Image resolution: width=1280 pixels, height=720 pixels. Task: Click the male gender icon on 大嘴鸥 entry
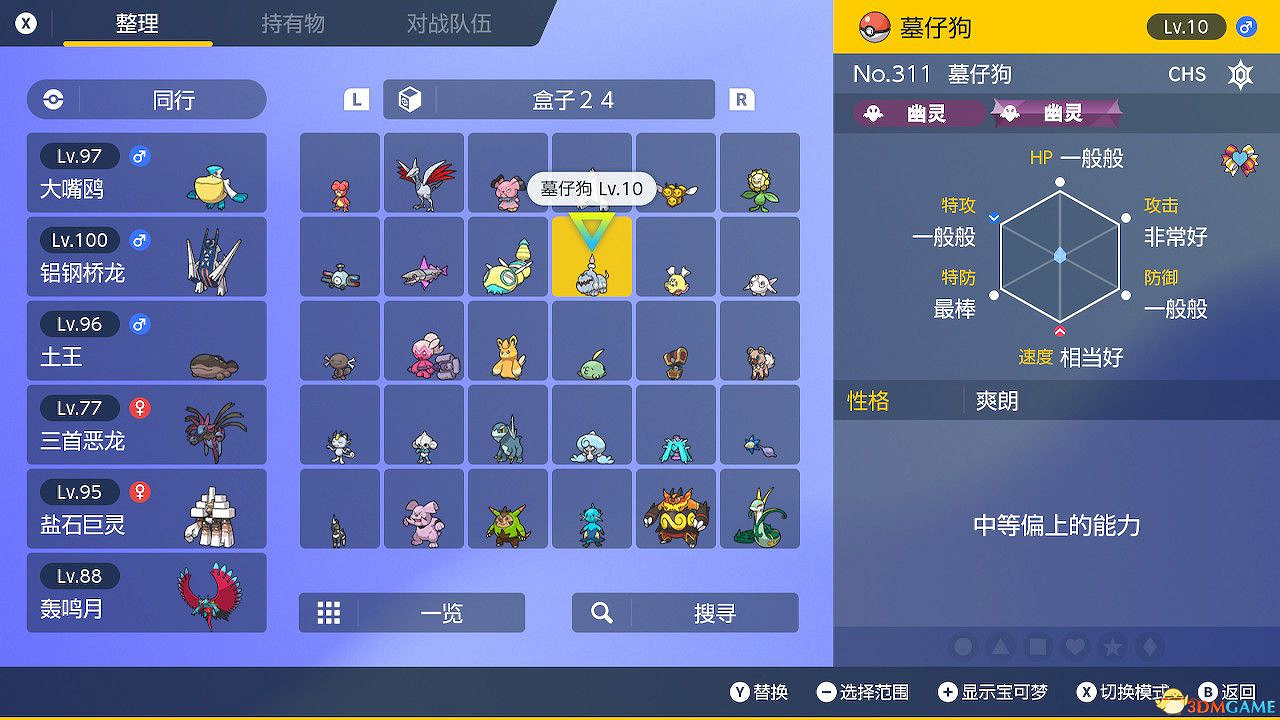click(x=140, y=156)
